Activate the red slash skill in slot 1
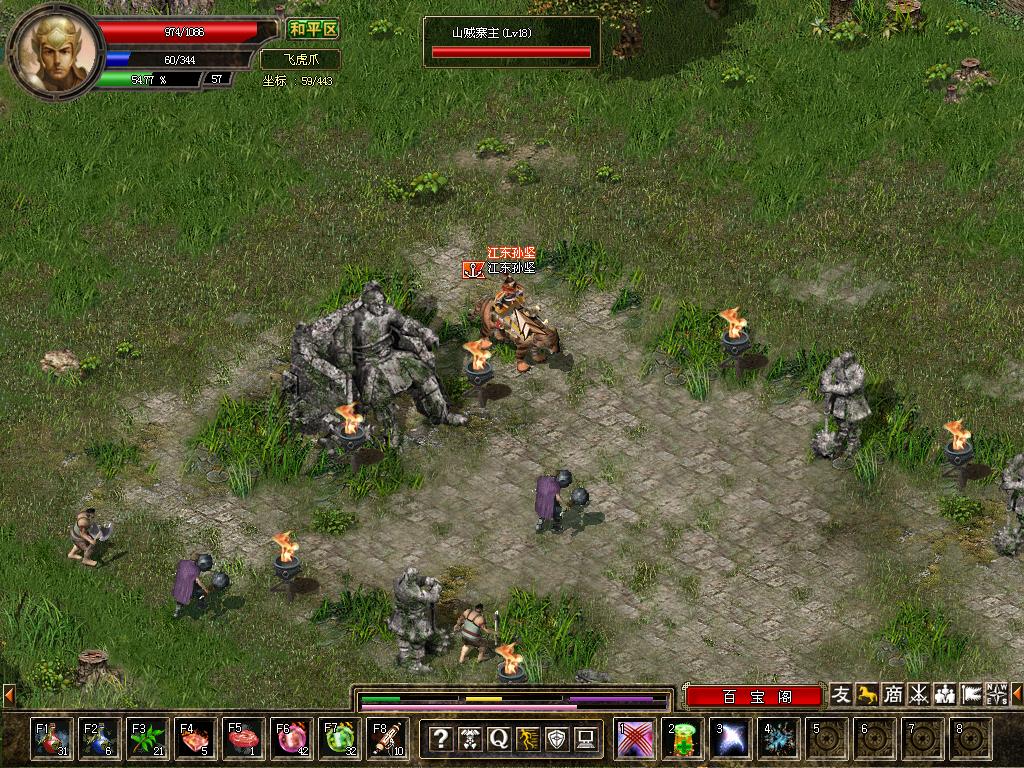 click(636, 739)
